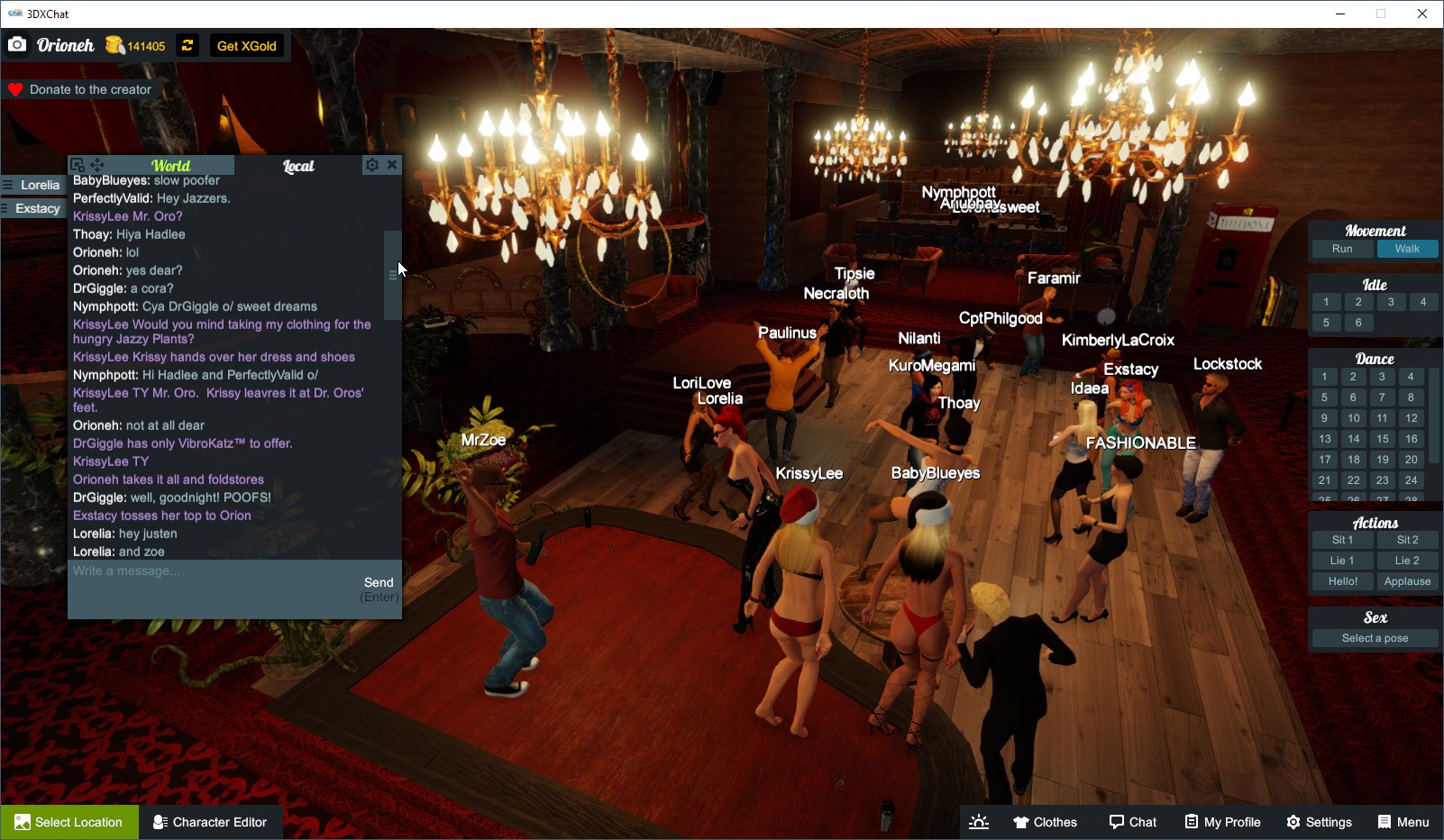Move chat with the four-arrow handle icon
1444x840 pixels.
(96, 165)
